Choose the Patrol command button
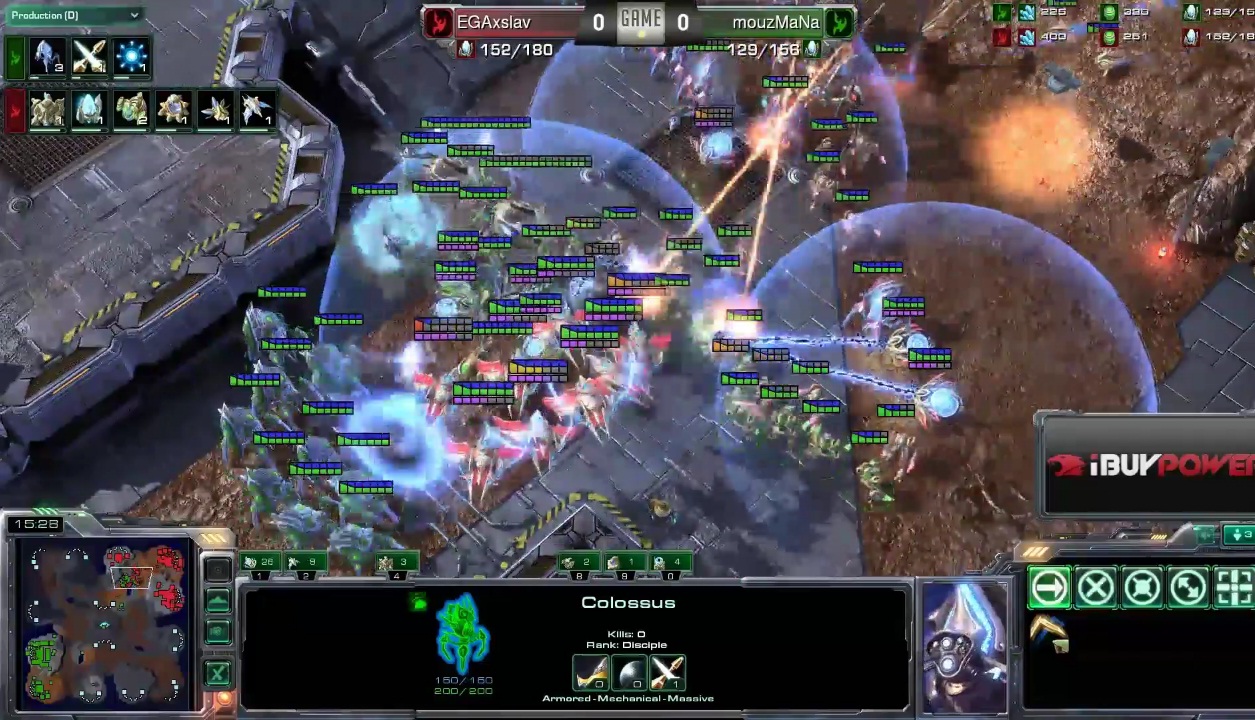The image size is (1255, 720). (x=1188, y=588)
